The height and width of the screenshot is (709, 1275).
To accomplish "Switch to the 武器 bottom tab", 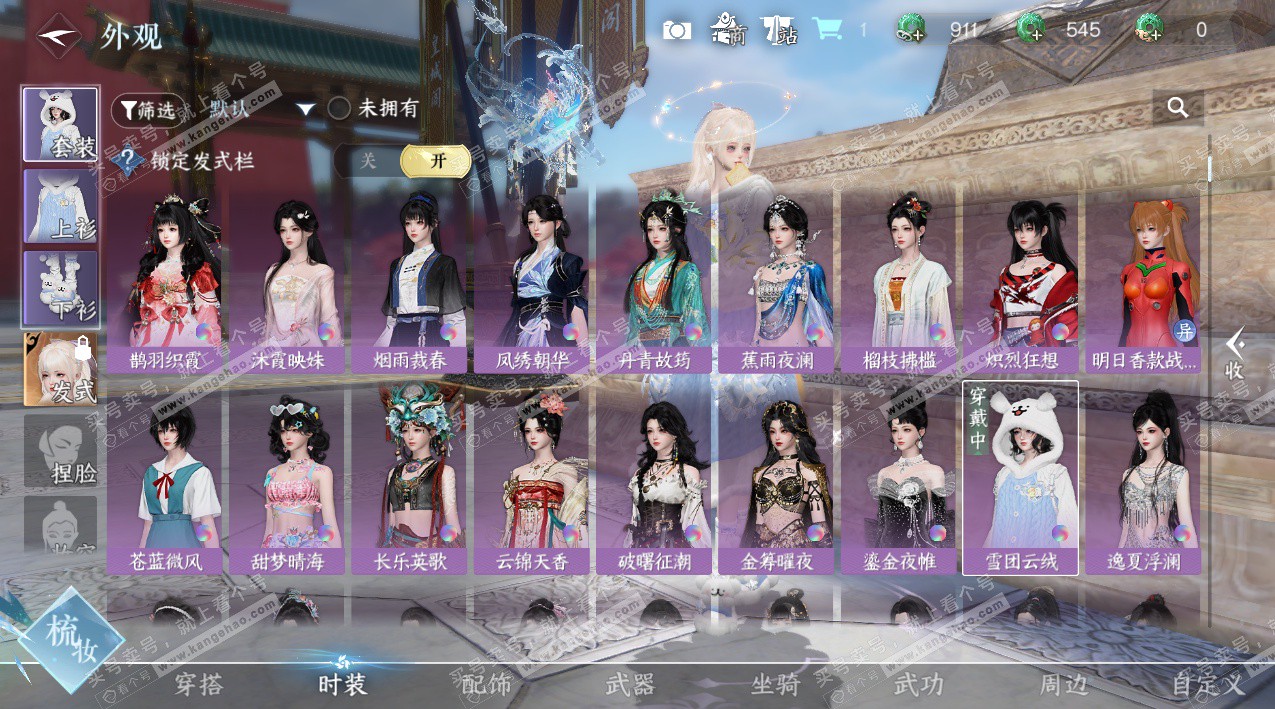I will click(630, 685).
